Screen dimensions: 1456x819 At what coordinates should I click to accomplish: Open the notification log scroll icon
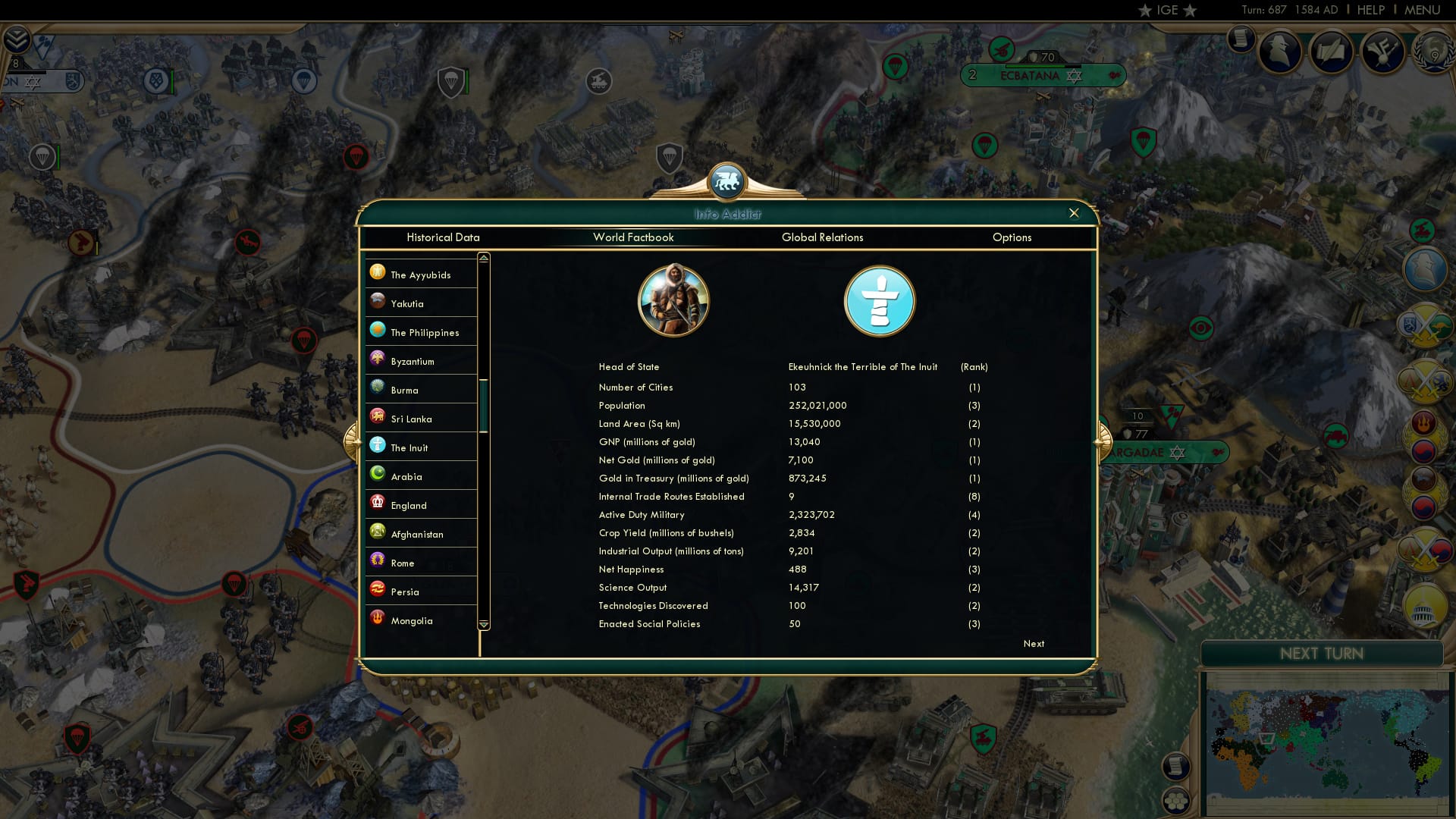coord(1241,39)
